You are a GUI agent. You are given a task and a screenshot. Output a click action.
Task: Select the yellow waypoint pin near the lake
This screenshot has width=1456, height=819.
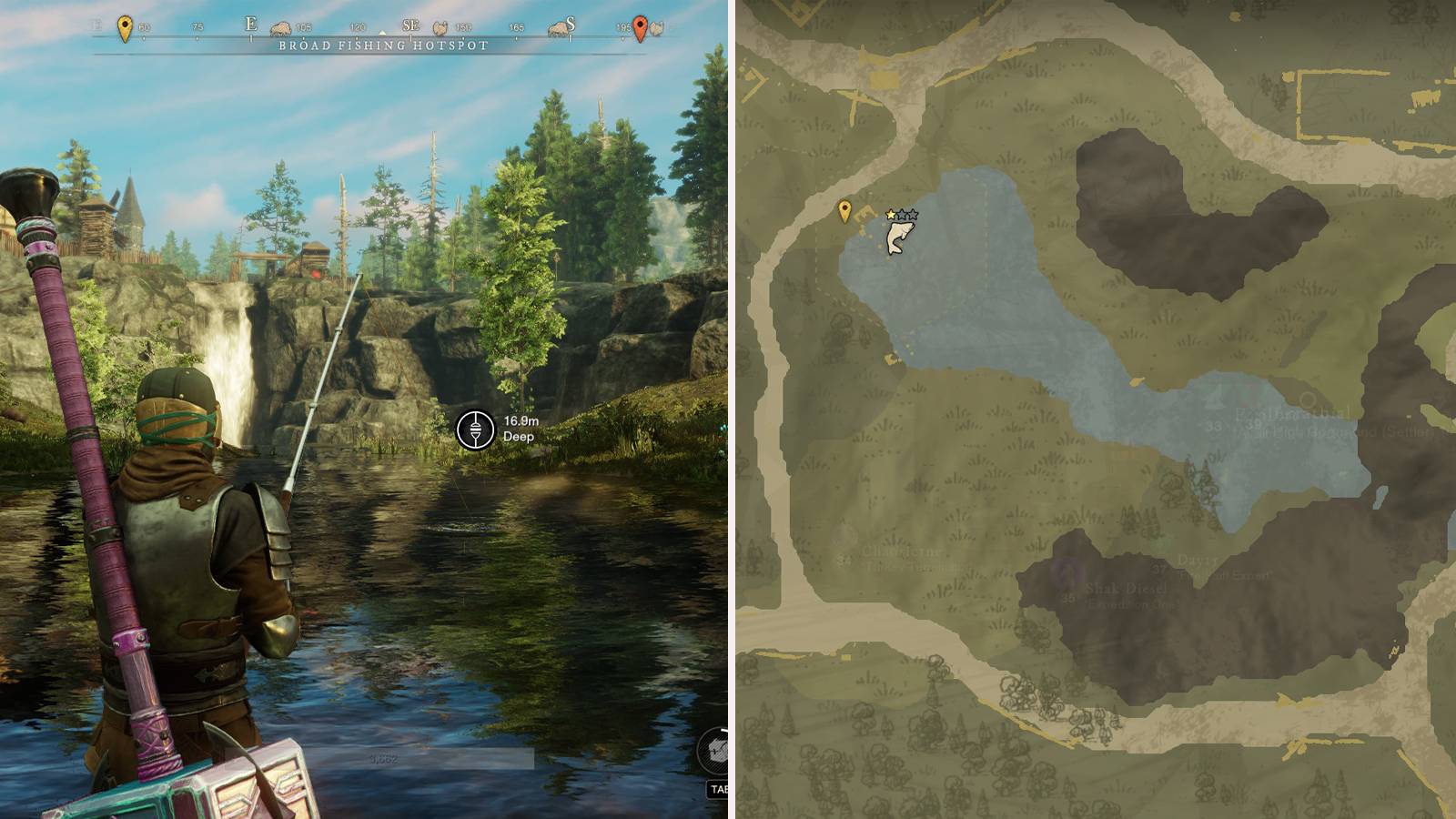pos(844,208)
